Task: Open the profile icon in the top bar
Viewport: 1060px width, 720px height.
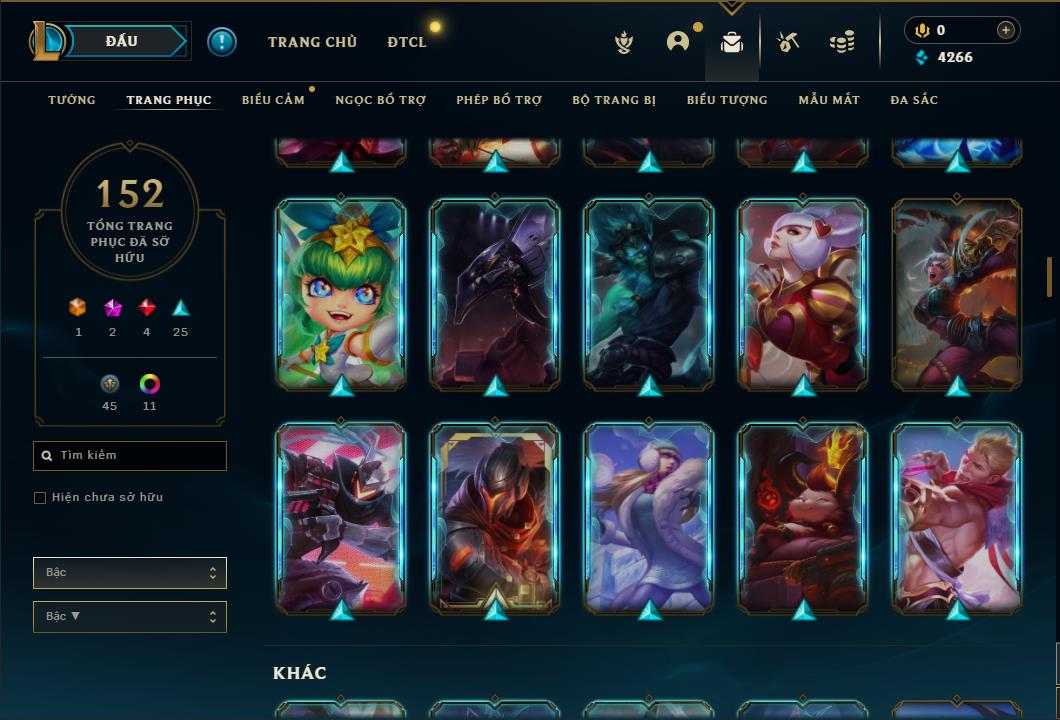Action: point(678,42)
